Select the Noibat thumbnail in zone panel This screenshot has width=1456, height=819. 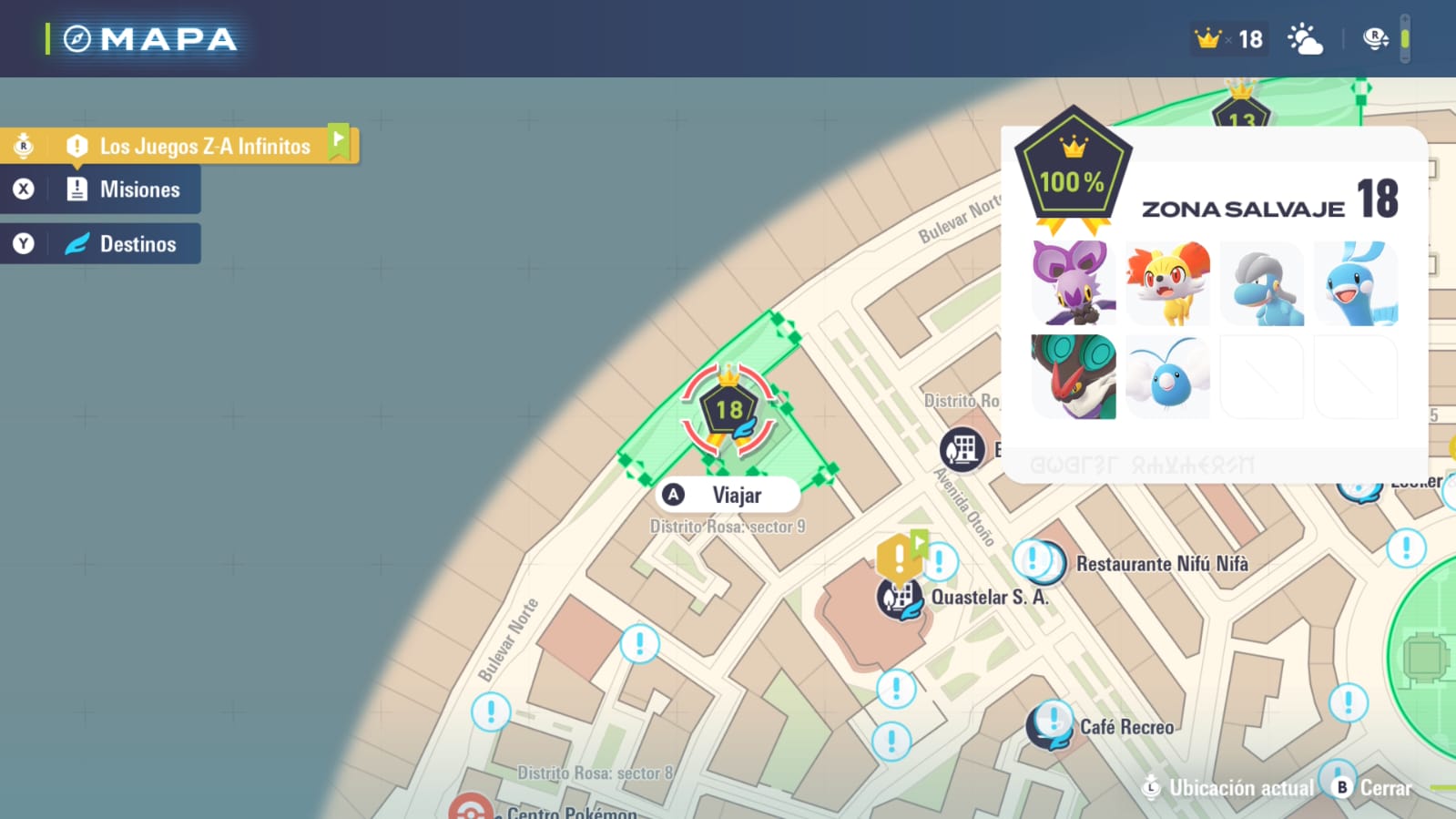1074,283
